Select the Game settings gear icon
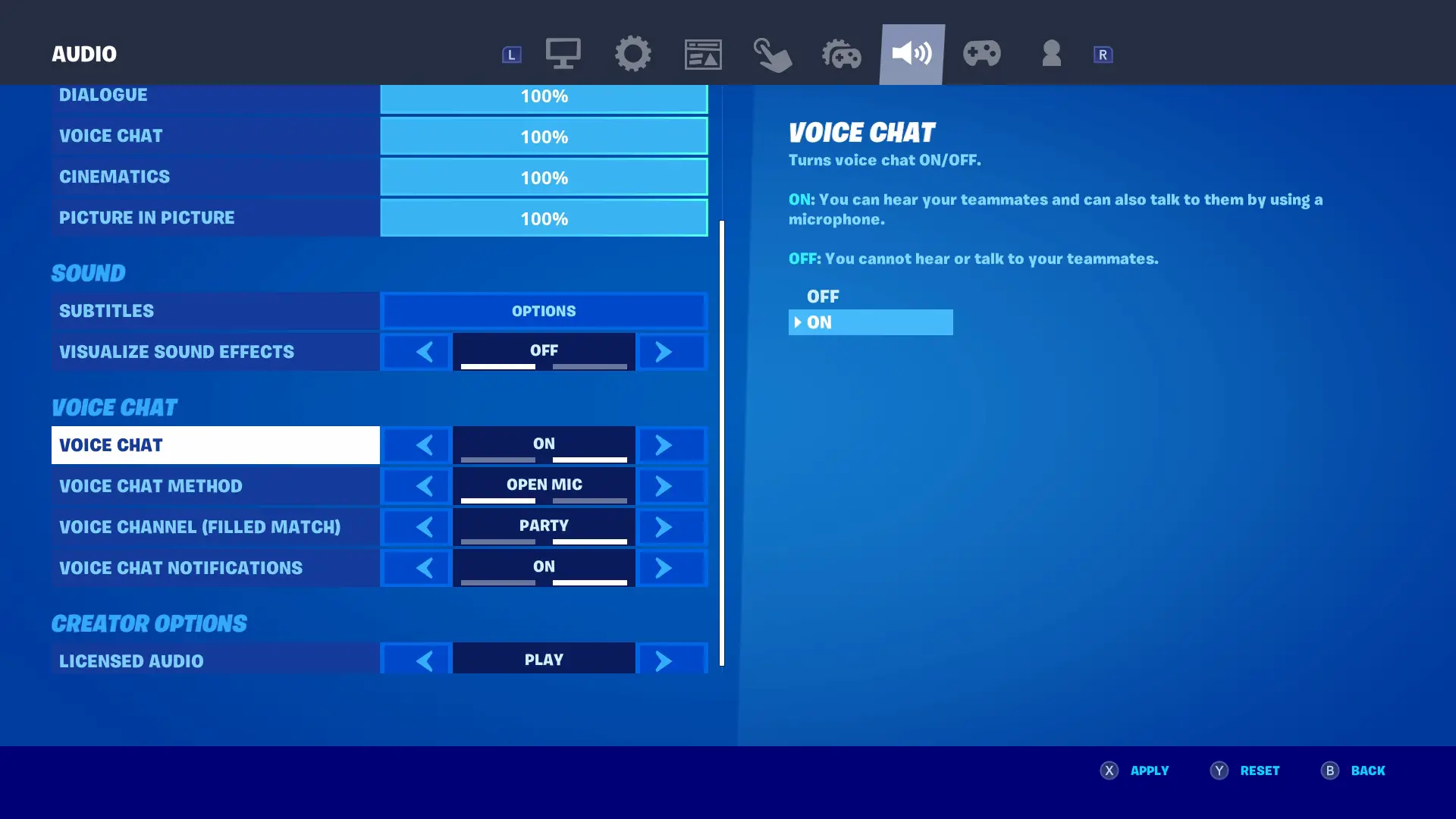Screen dimensions: 1456x819 [633, 53]
